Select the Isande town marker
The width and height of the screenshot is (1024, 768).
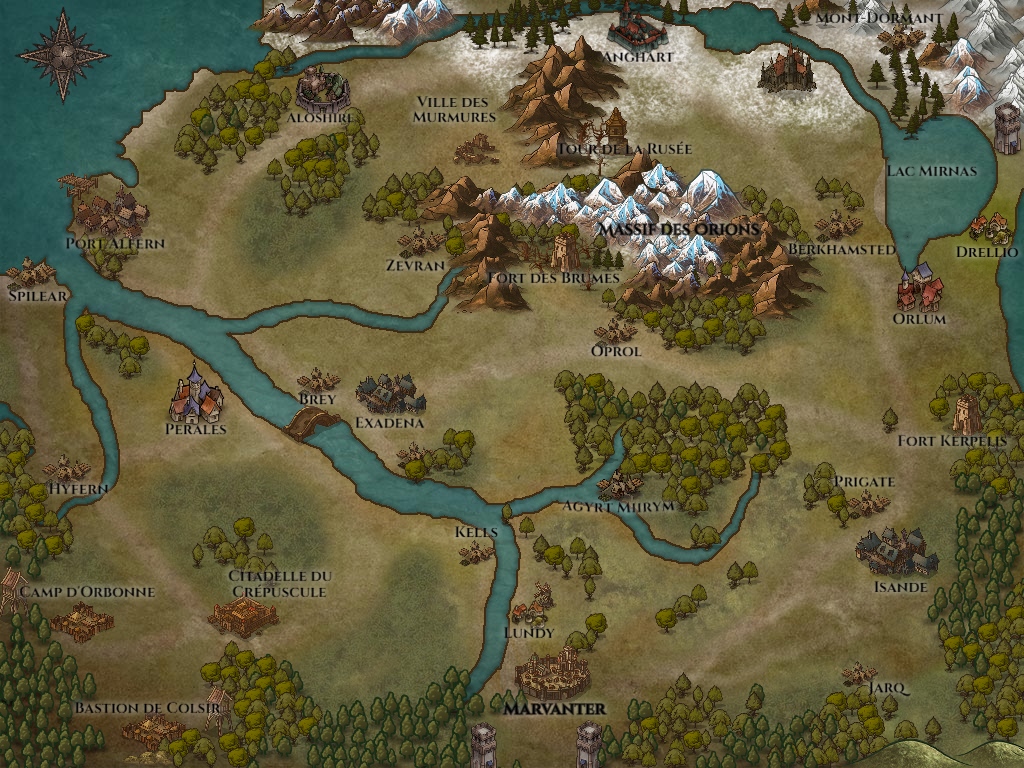[896, 552]
